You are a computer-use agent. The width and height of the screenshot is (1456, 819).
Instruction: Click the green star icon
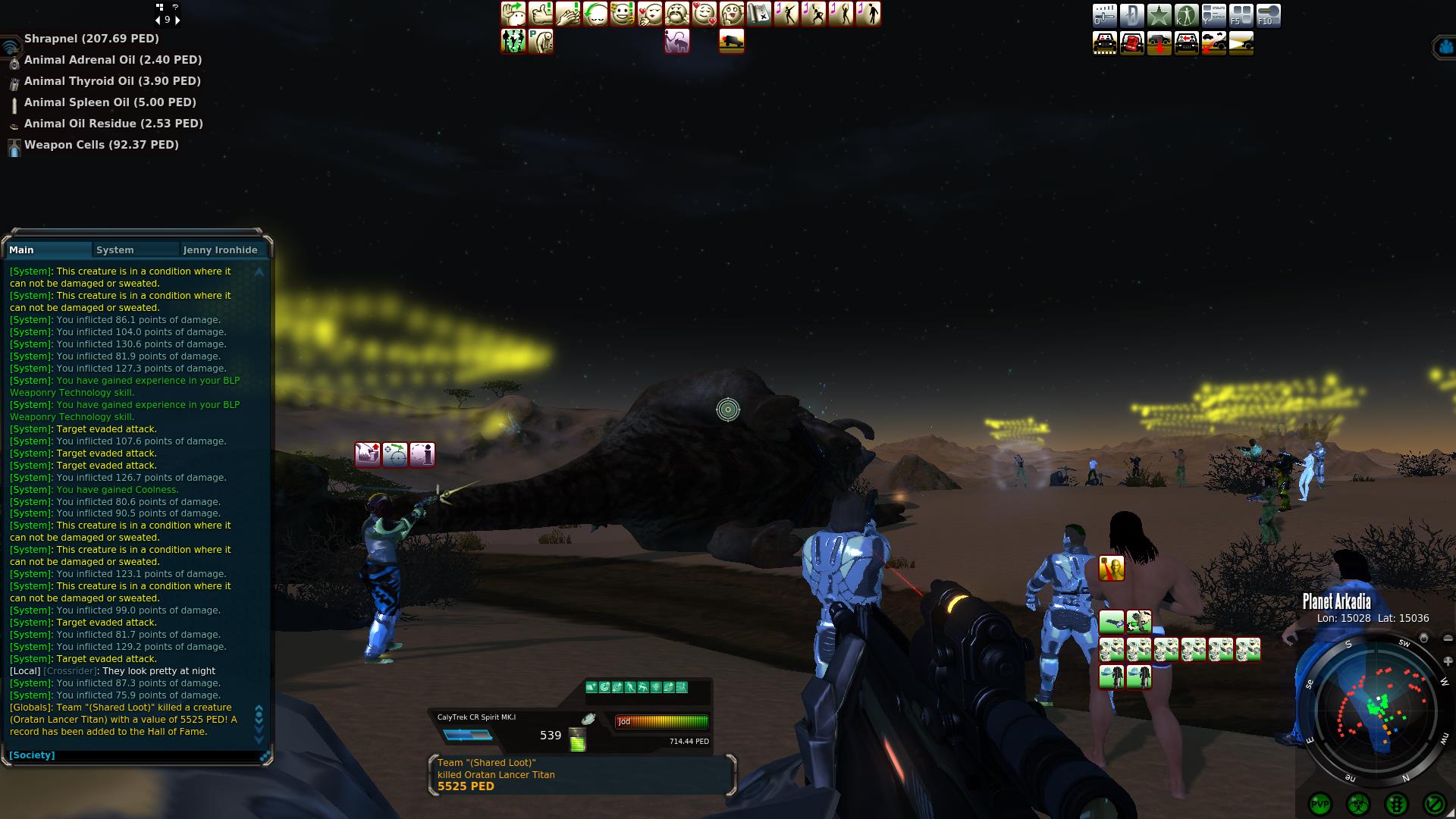click(x=1159, y=16)
